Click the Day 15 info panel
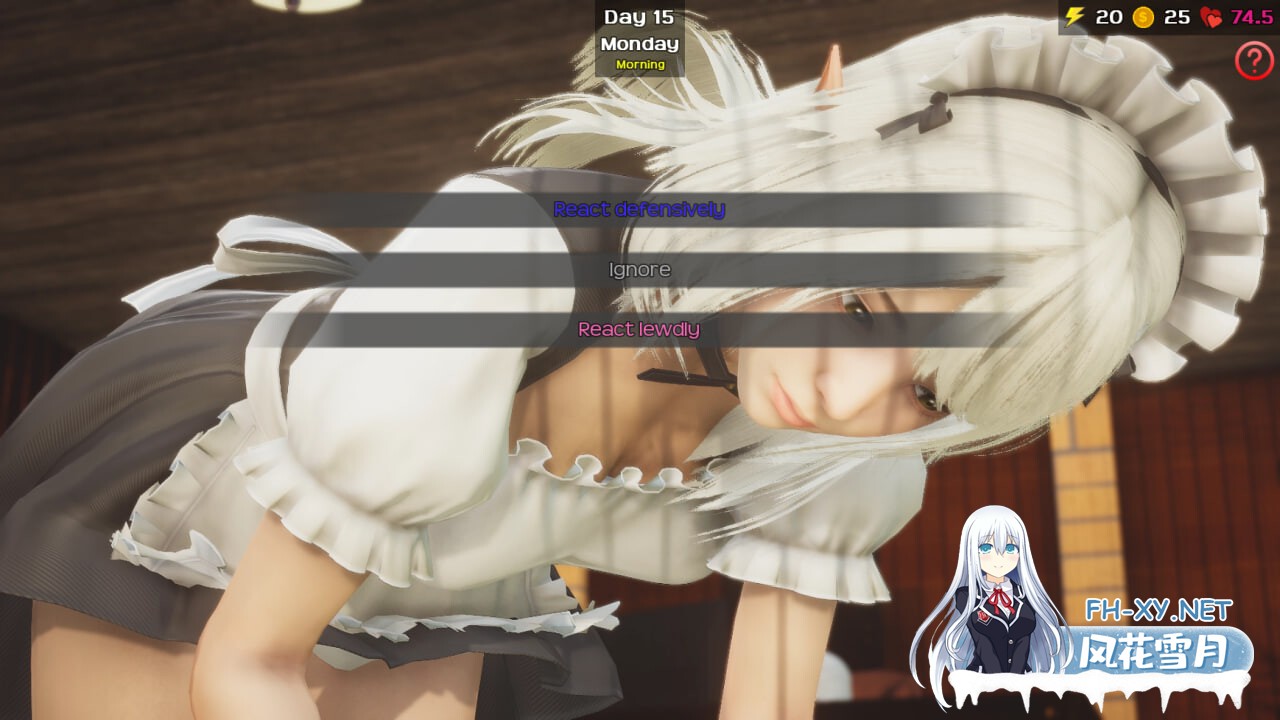This screenshot has width=1280, height=720. [640, 38]
